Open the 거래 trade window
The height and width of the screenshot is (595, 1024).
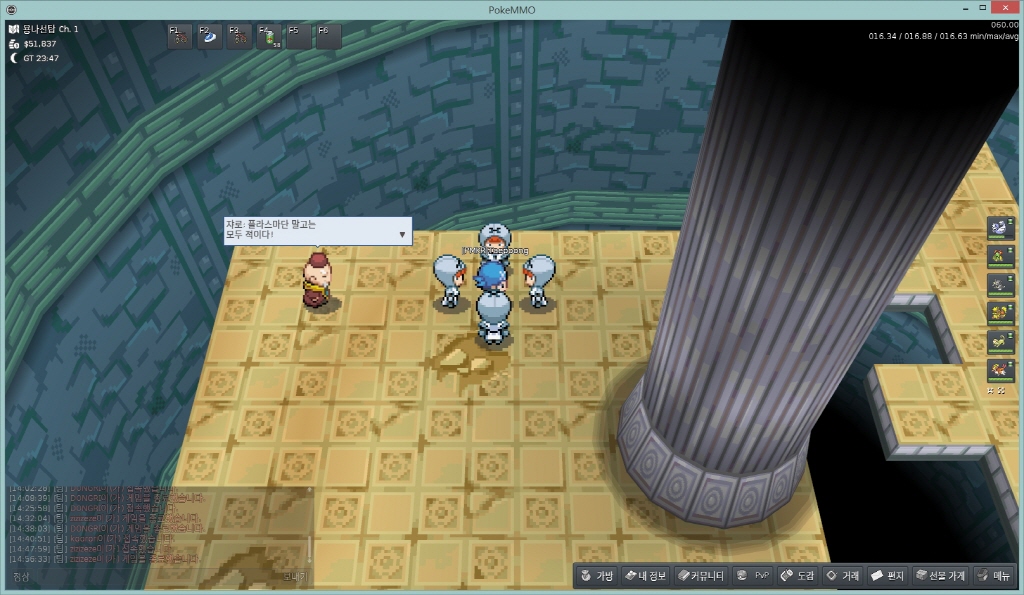842,576
